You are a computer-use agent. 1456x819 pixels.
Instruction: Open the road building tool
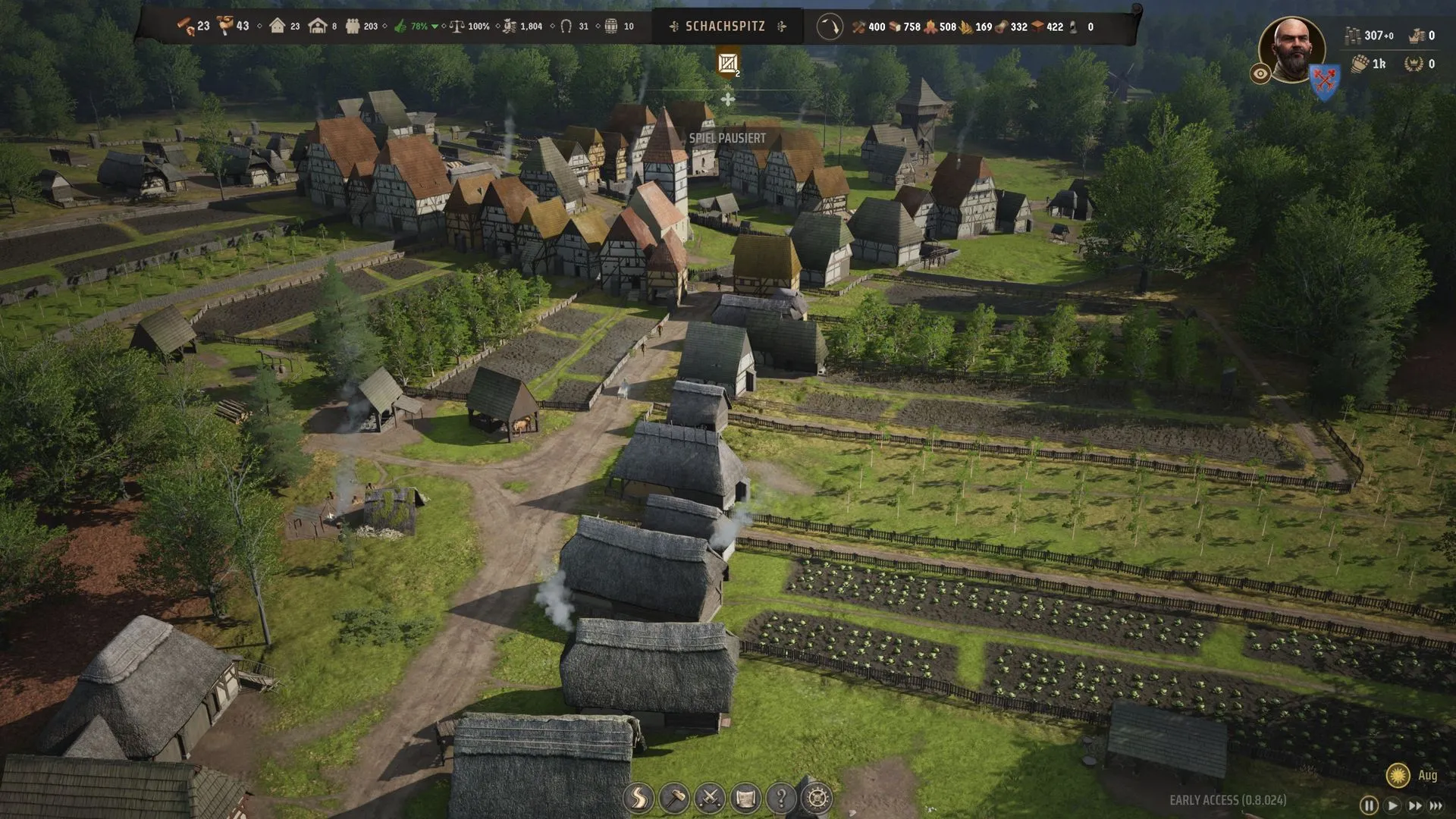click(639, 798)
